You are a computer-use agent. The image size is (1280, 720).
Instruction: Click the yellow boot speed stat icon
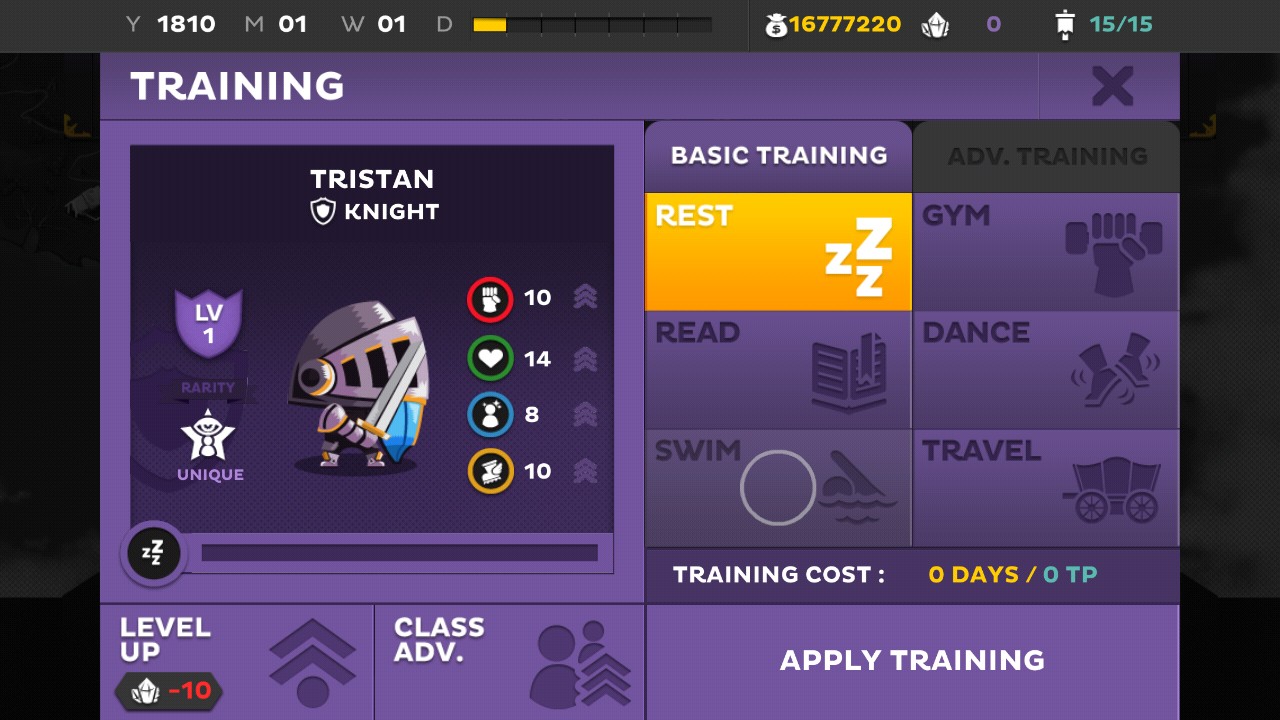coord(490,471)
